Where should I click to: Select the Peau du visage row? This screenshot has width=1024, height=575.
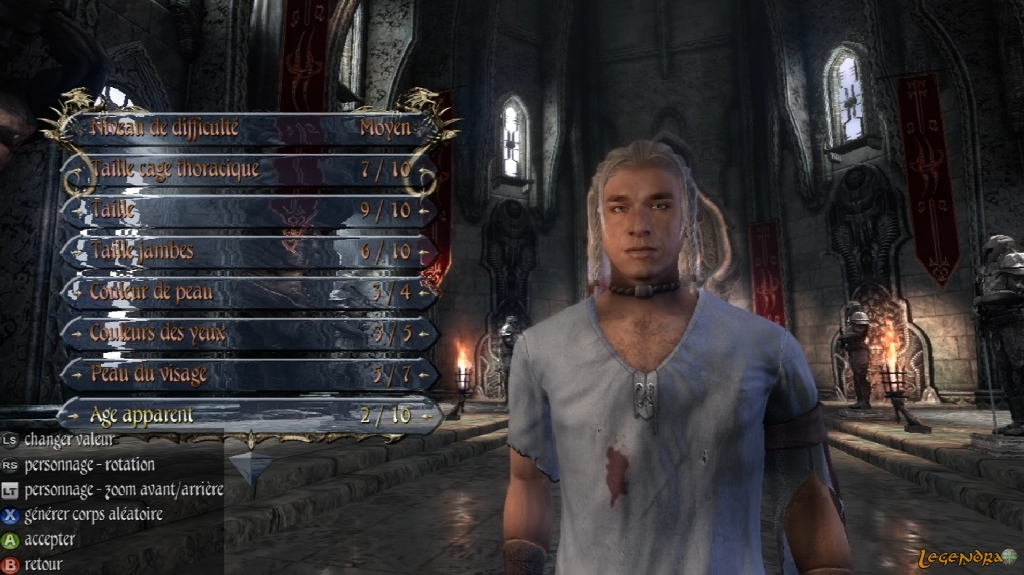pos(250,374)
